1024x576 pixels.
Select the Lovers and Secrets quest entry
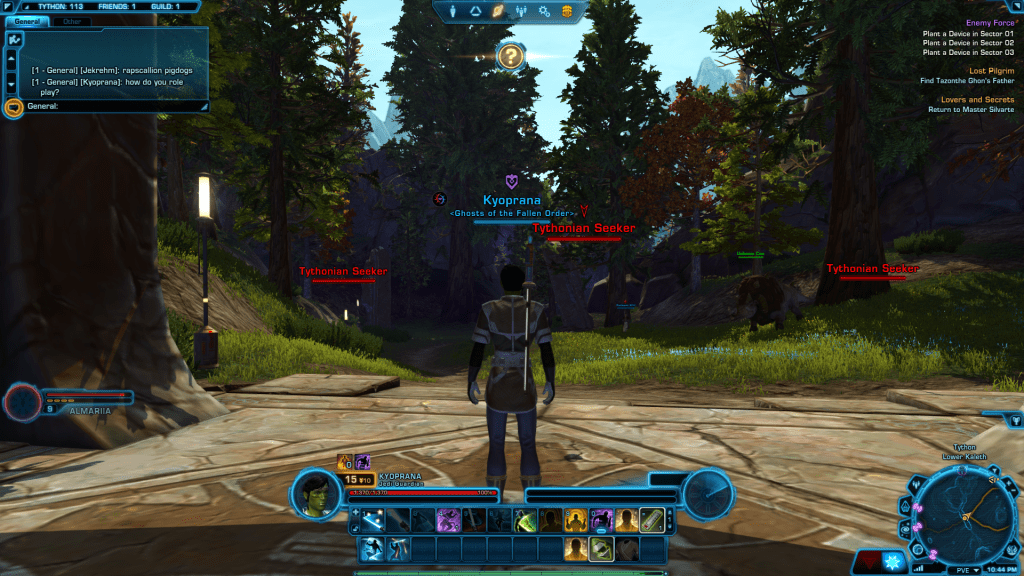pos(977,100)
